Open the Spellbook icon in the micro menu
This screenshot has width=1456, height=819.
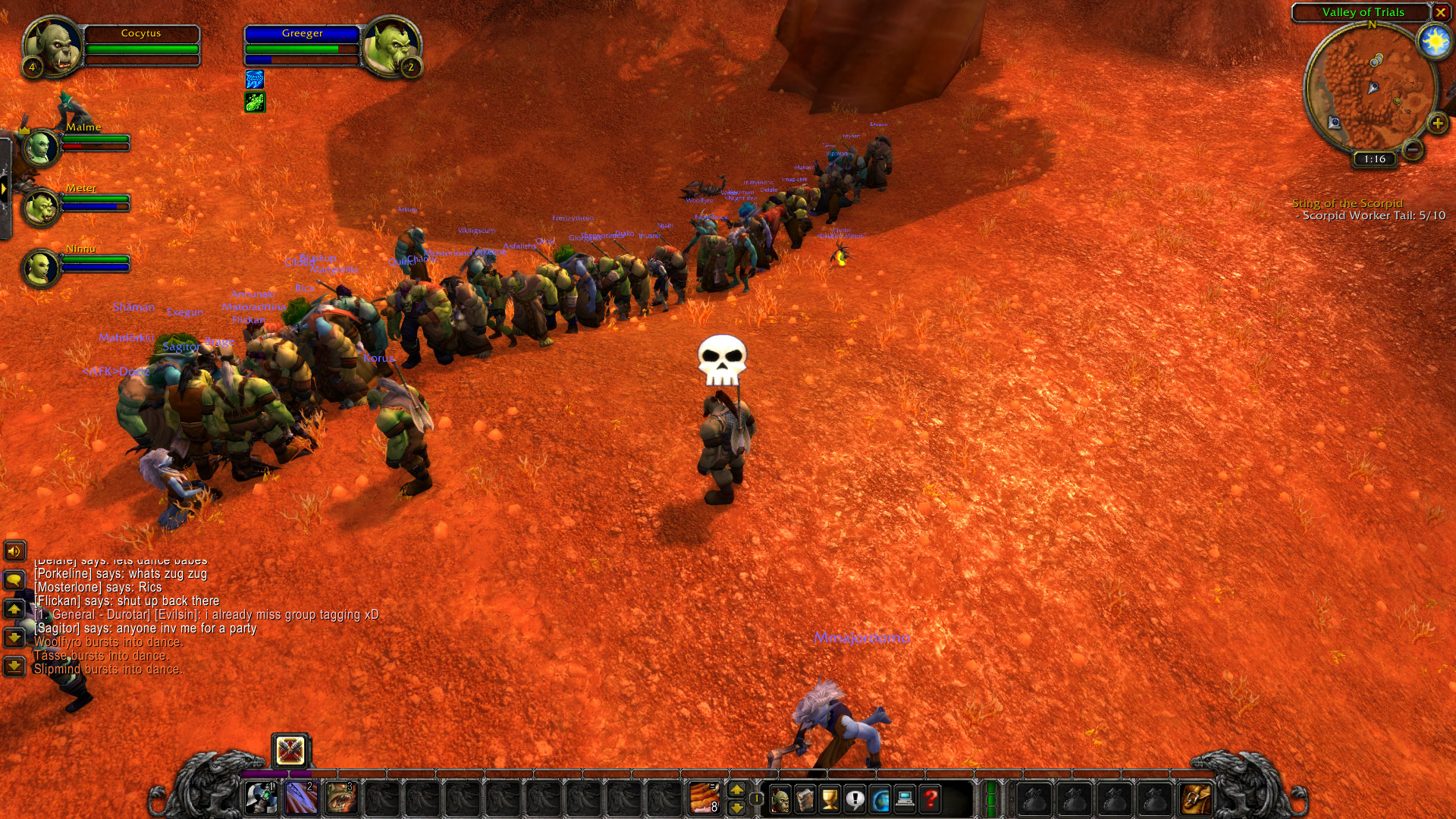[805, 796]
